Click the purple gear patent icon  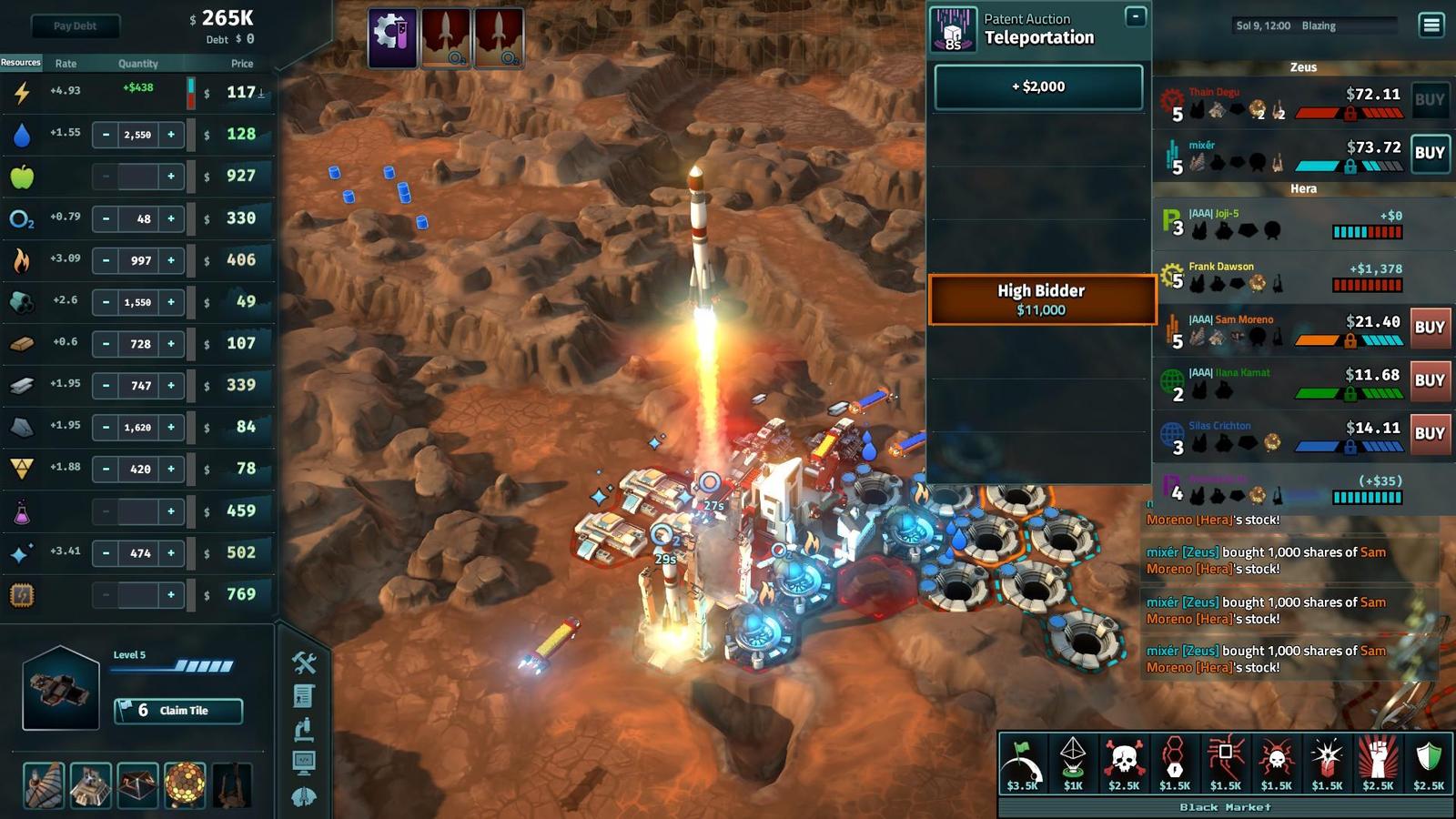click(x=392, y=37)
